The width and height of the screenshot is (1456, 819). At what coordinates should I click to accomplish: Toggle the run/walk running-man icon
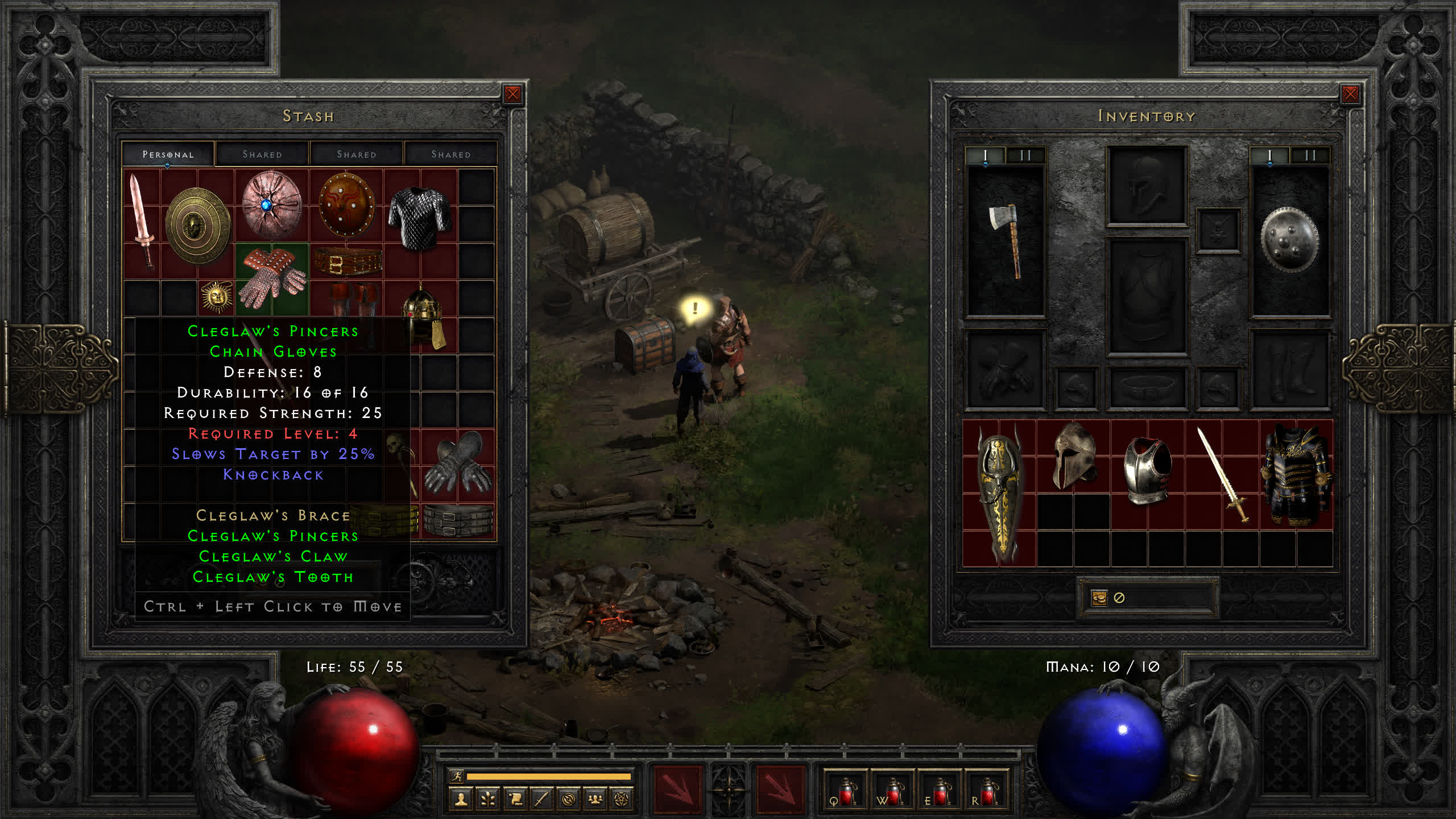(457, 776)
